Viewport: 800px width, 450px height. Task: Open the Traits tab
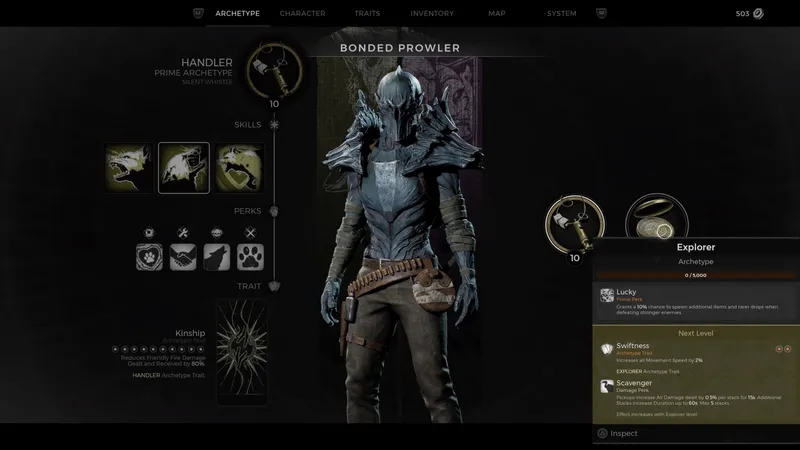click(x=367, y=13)
